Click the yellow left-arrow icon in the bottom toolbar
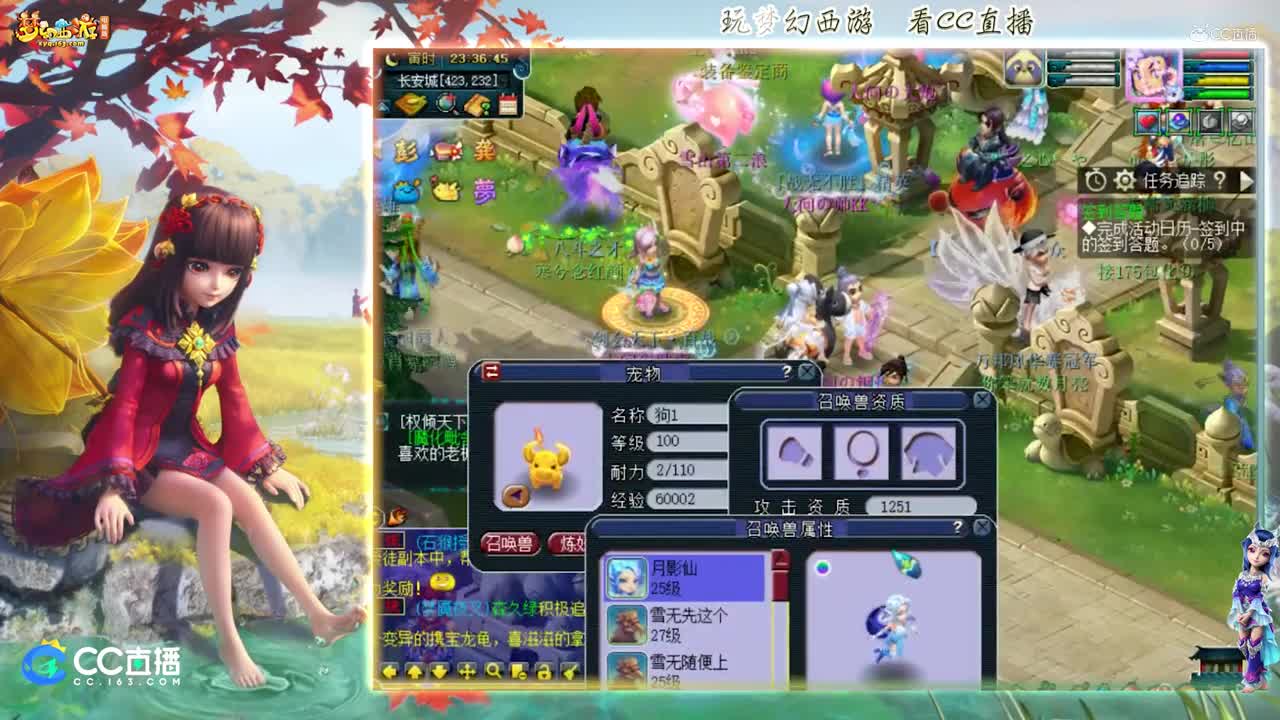Screen dimensions: 1280x720 391,672
